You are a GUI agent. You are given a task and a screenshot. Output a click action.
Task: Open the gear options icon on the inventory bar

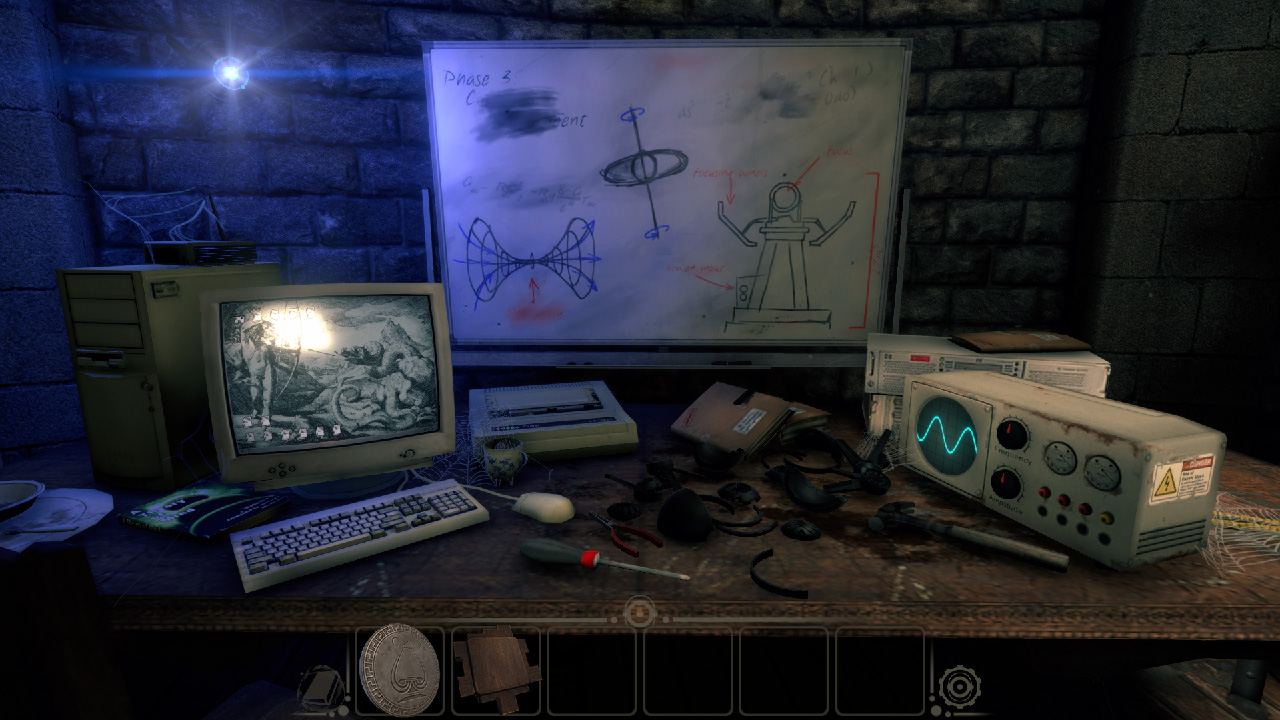click(x=958, y=688)
